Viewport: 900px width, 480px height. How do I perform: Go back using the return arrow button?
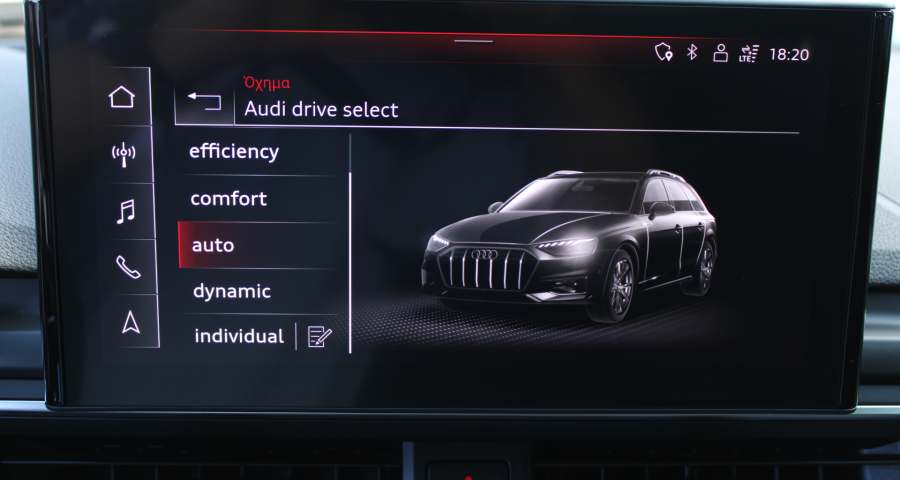click(204, 101)
